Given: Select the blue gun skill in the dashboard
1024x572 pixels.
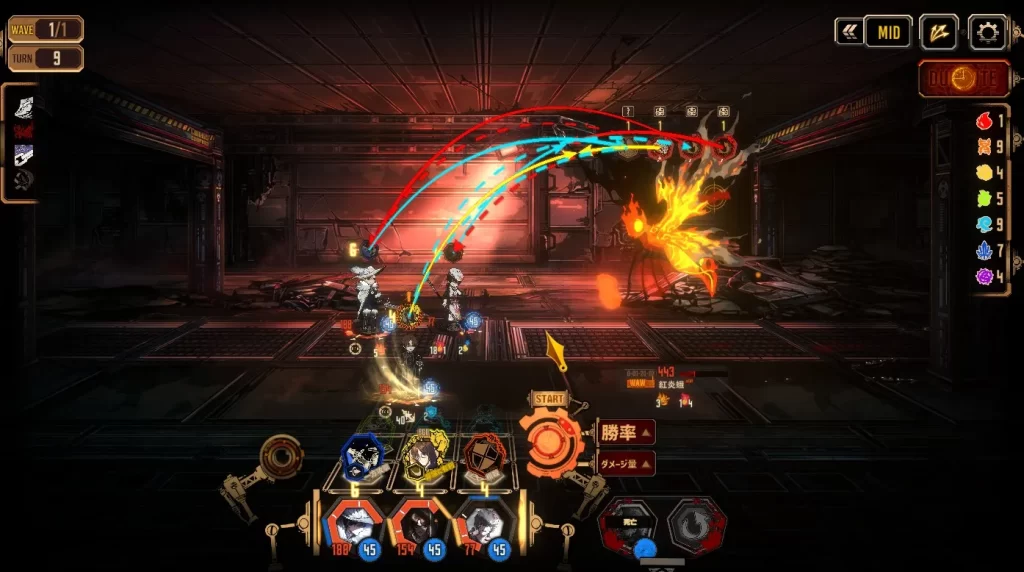Looking at the screenshot, I should [x=364, y=457].
